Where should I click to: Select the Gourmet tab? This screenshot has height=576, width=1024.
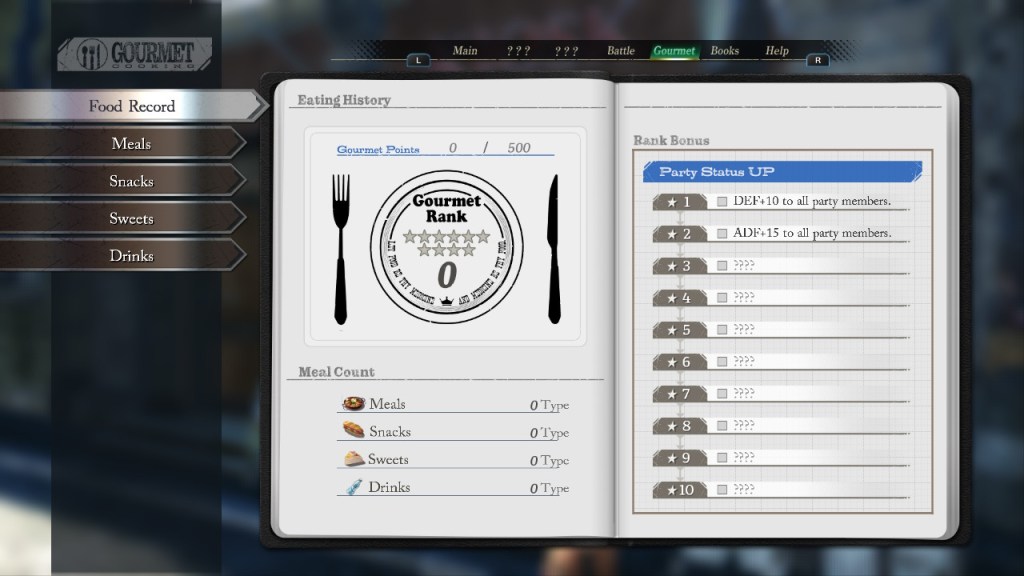[x=674, y=51]
